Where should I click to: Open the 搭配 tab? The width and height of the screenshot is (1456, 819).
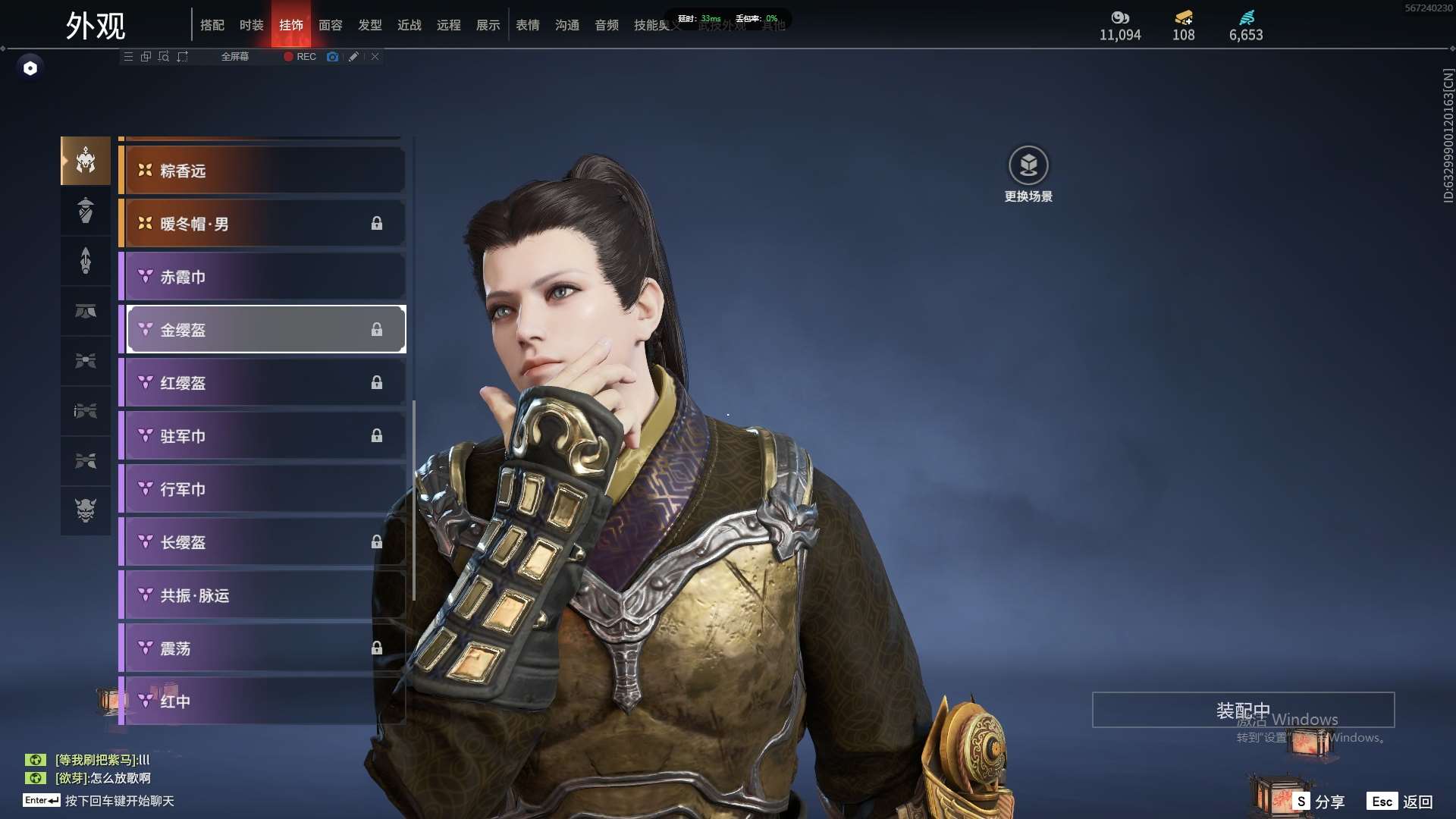tap(212, 25)
